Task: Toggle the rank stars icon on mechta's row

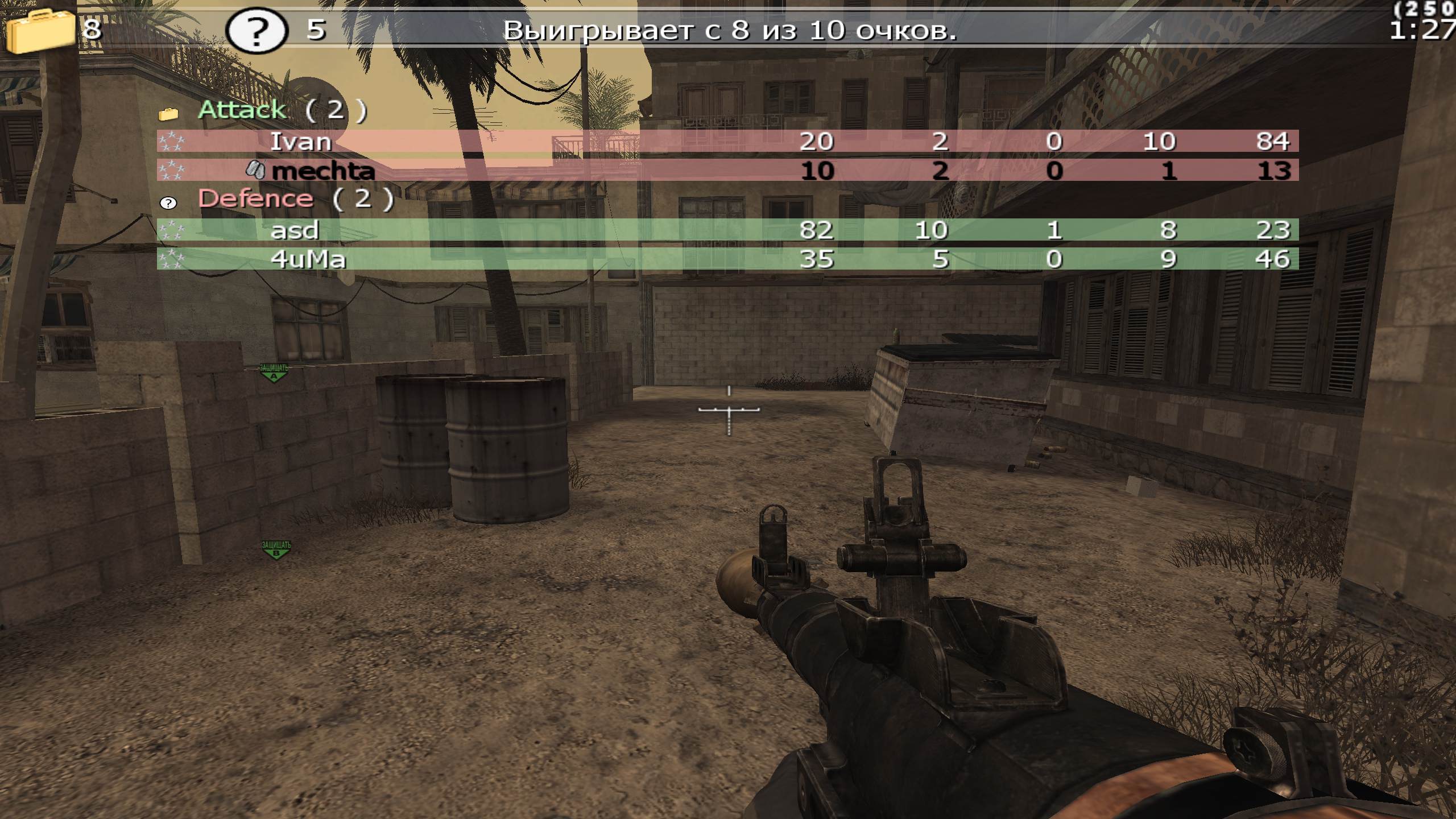Action: 172,169
